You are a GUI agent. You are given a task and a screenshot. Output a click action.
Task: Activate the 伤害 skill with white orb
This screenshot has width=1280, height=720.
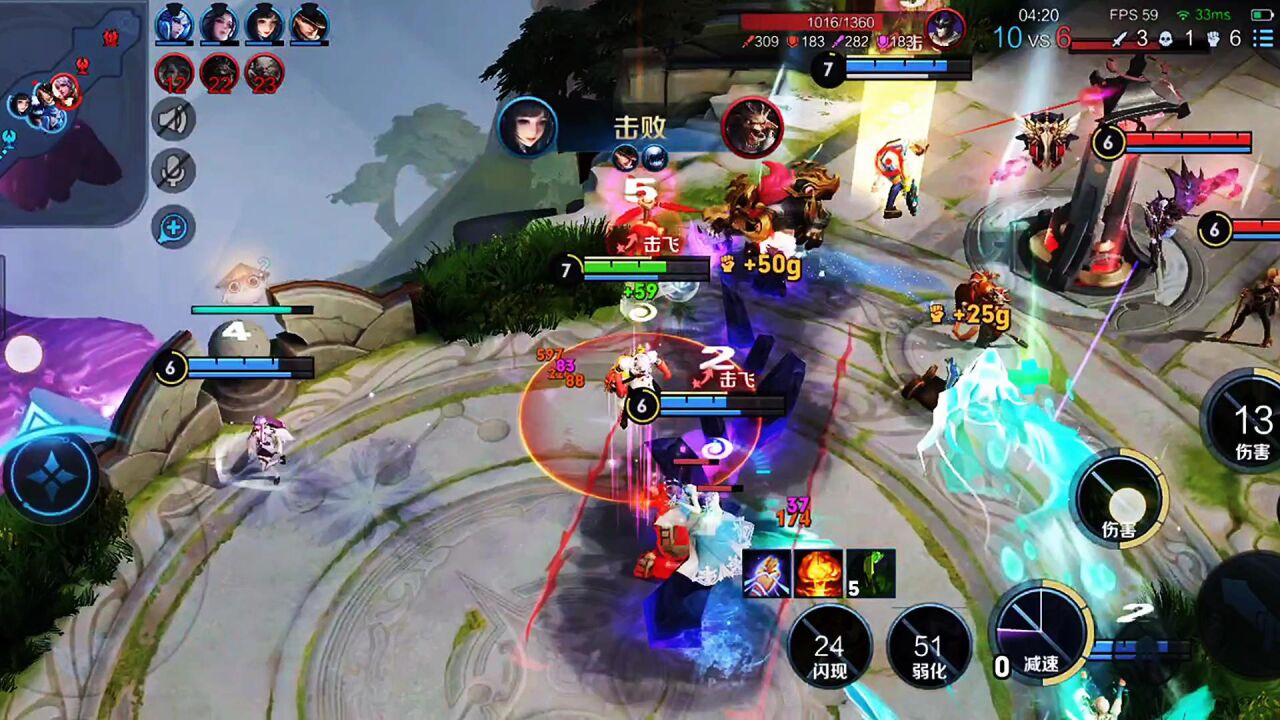click(x=1120, y=498)
